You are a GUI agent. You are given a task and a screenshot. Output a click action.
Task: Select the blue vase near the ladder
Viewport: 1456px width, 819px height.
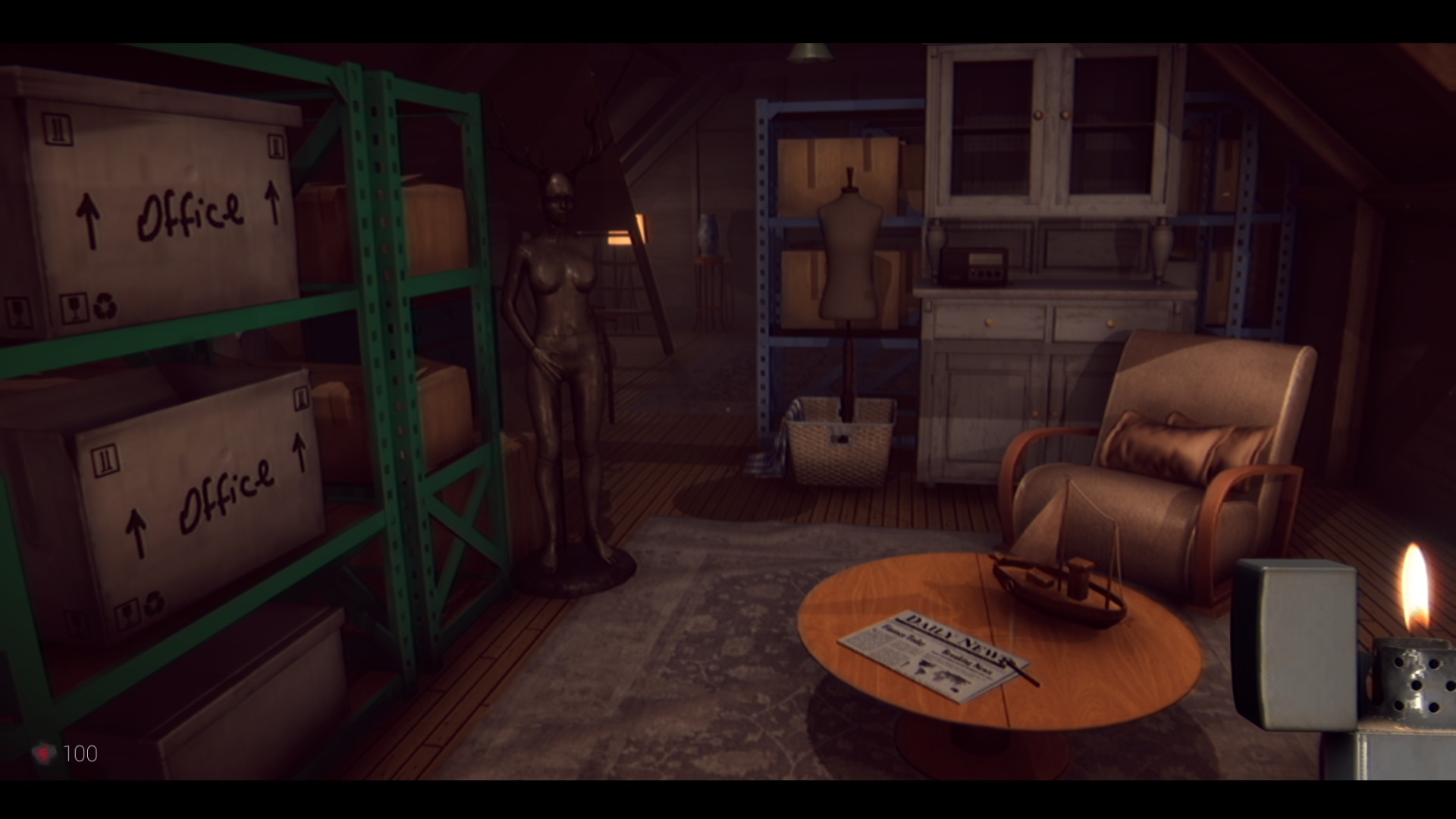(x=709, y=235)
